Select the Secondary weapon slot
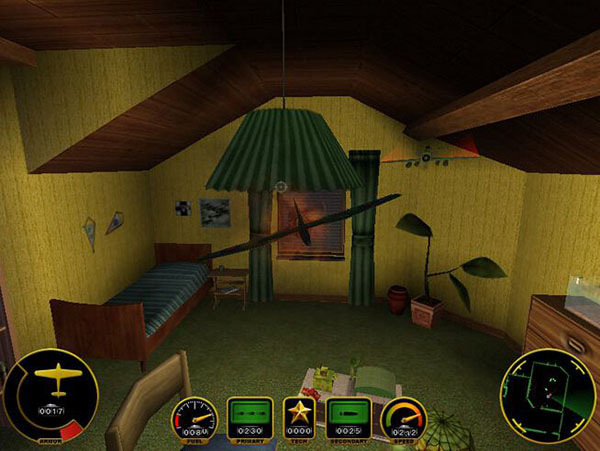Screen dimensions: 600x451 [x=350, y=417]
